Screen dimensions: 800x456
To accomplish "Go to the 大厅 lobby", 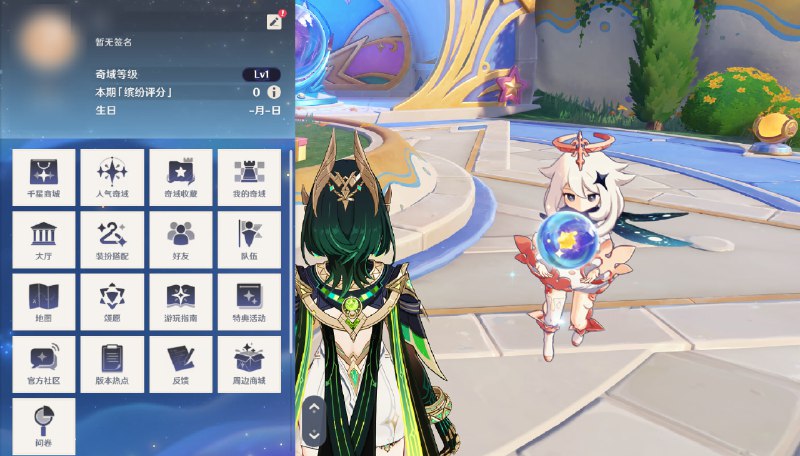I will coord(44,239).
